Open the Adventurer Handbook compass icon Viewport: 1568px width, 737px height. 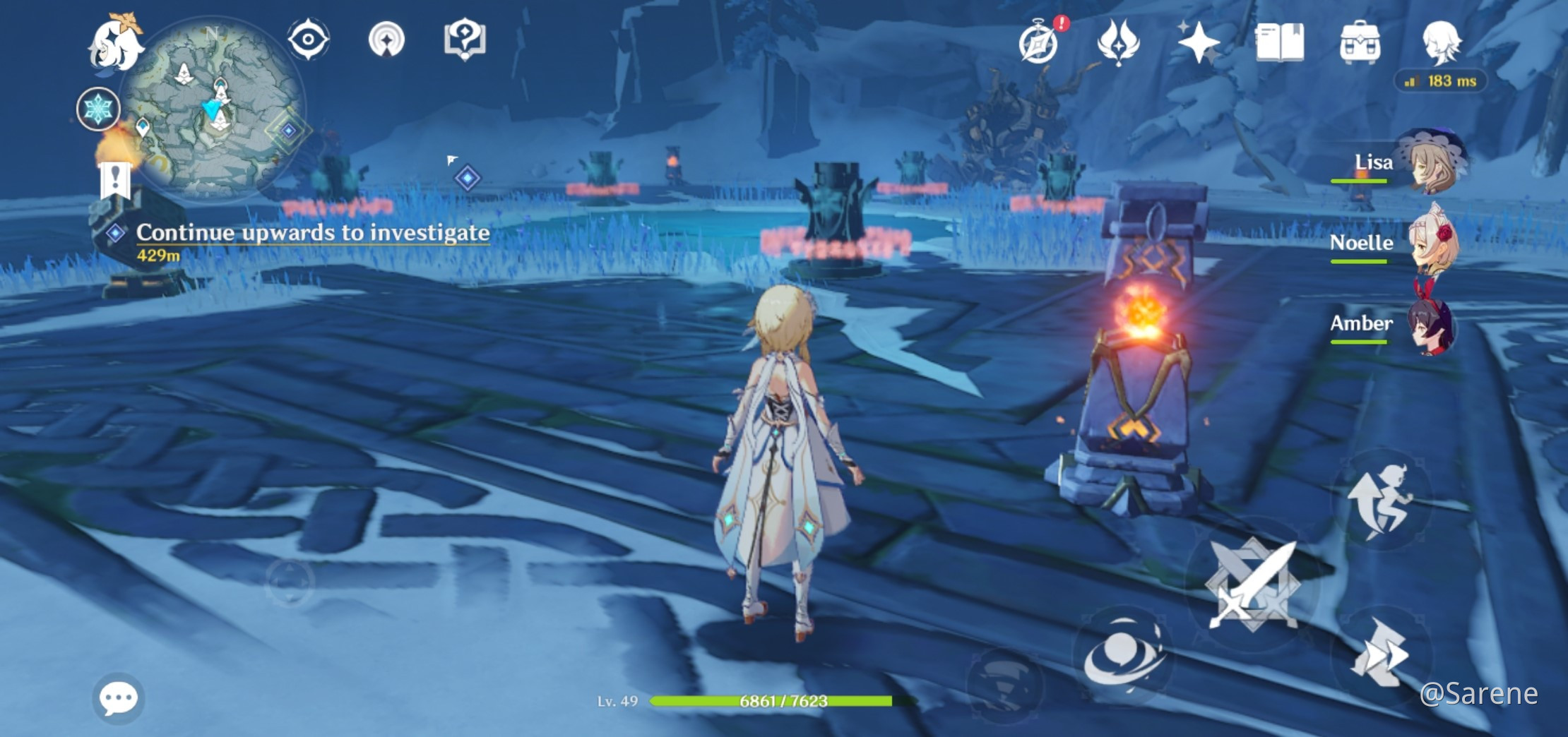(1039, 42)
